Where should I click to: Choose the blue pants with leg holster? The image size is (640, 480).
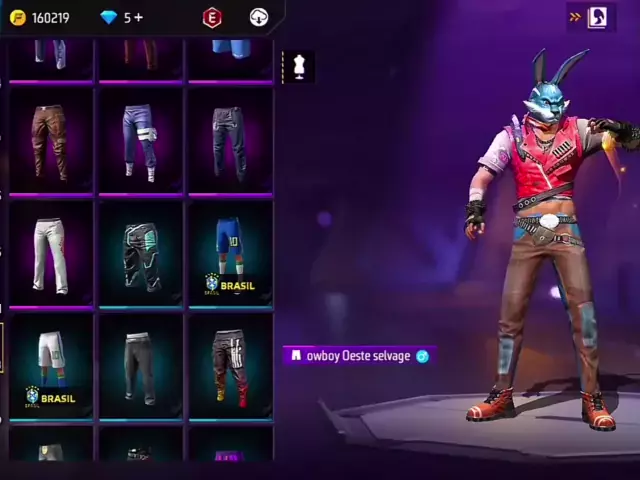tap(139, 142)
